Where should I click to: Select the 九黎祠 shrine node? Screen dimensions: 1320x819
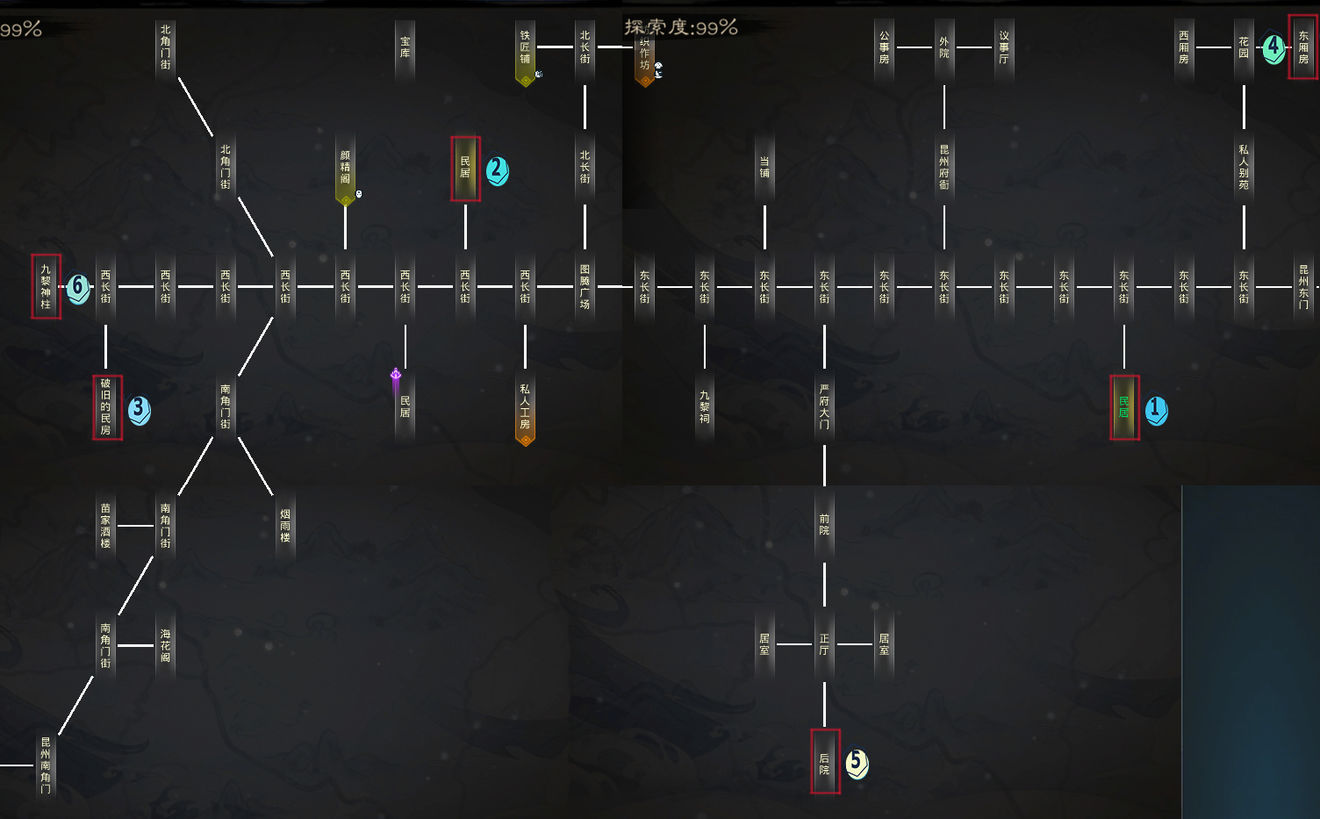[705, 407]
